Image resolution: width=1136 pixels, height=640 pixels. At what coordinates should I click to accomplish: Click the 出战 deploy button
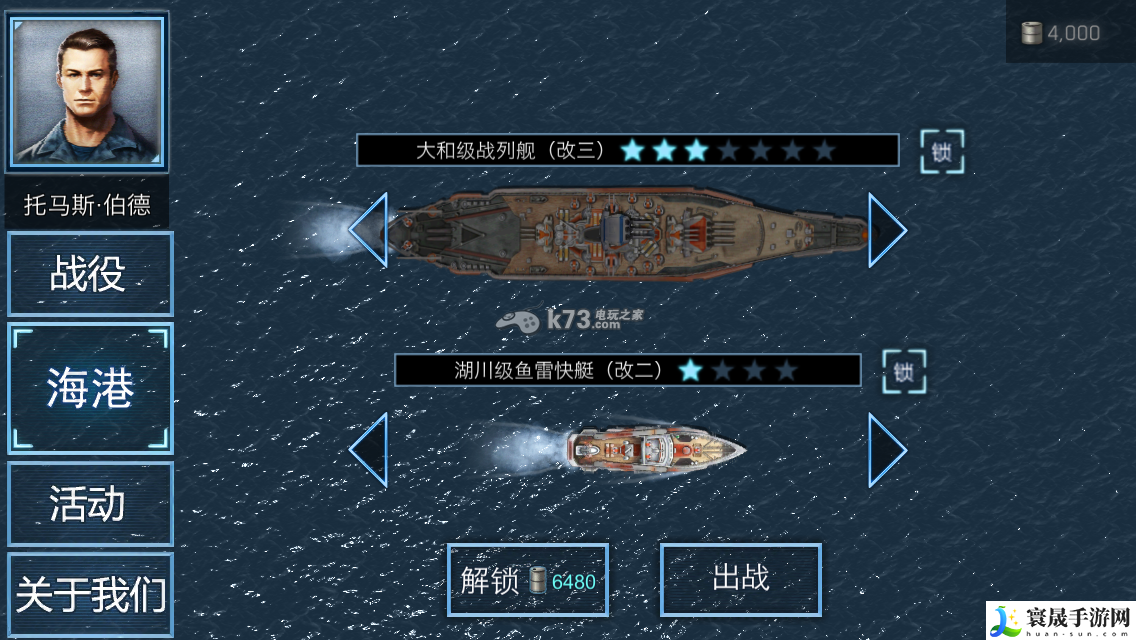coord(740,578)
